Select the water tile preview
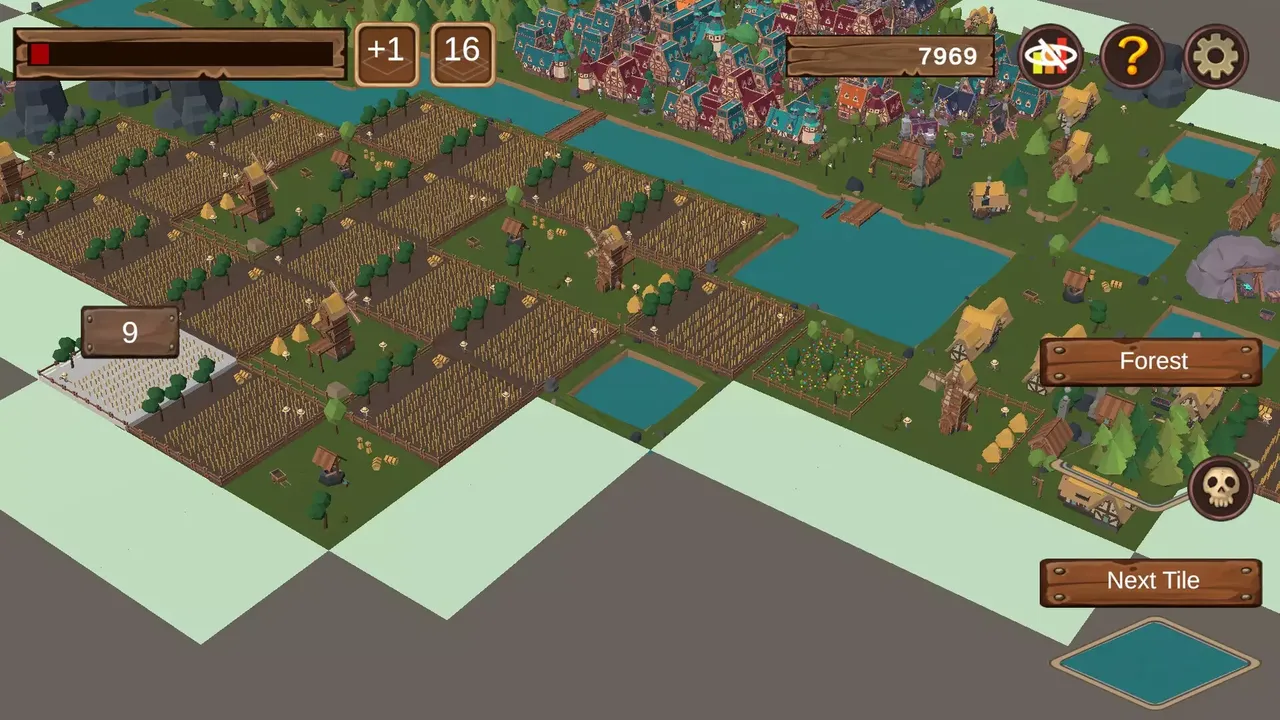Screen dimensions: 1280x720 tap(1155, 662)
